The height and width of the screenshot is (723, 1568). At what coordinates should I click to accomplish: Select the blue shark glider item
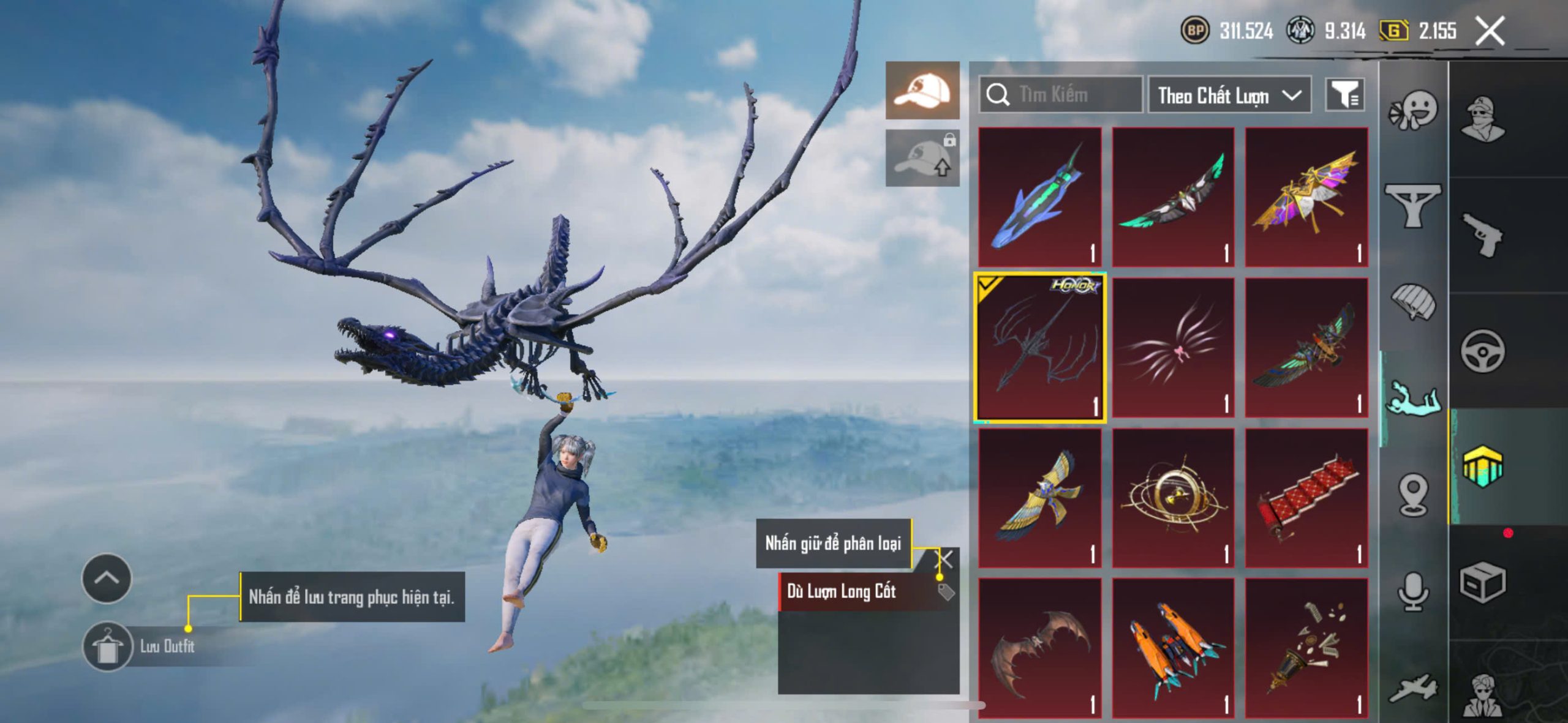(x=1039, y=197)
